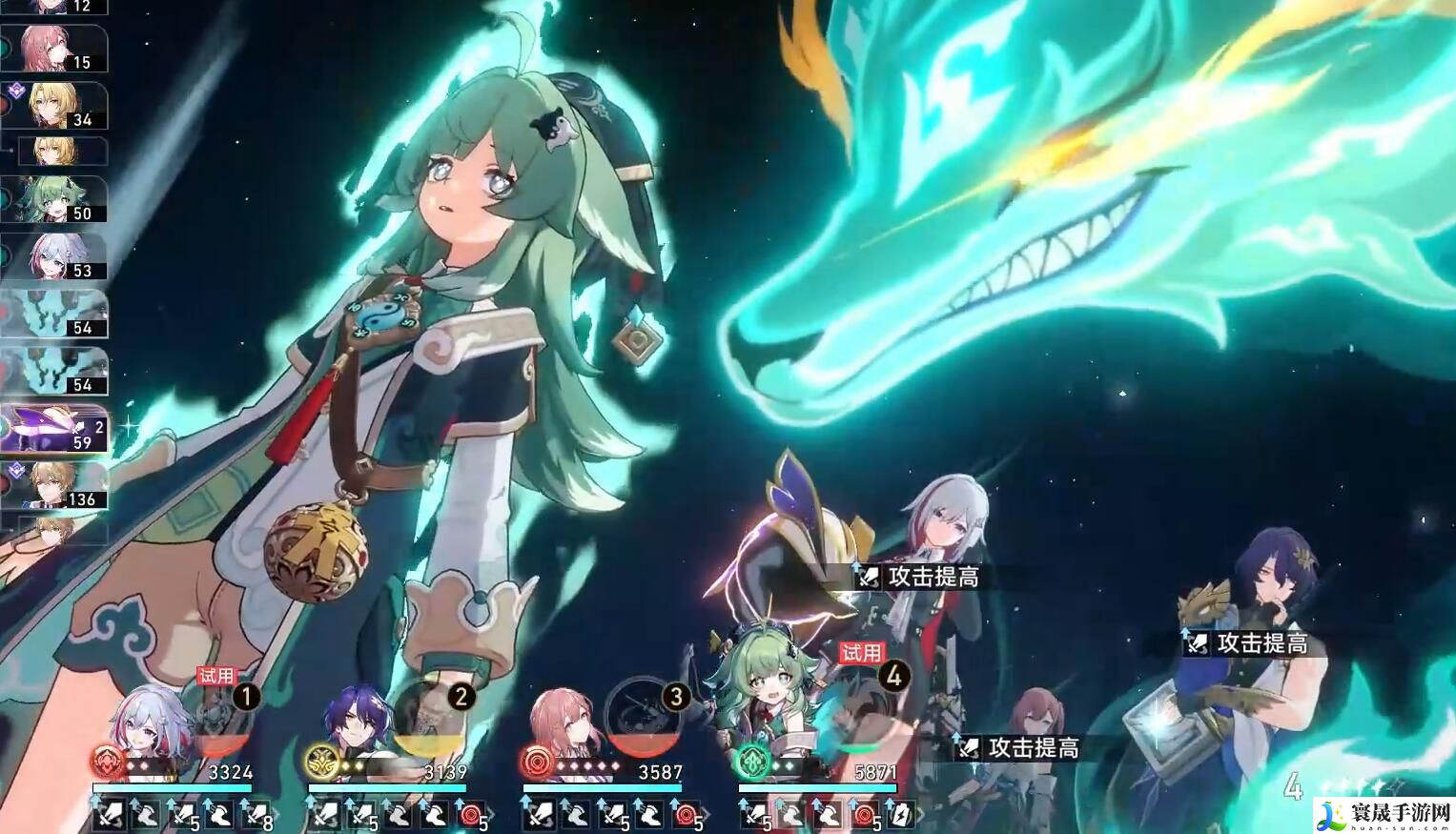Select the silver-haired party portrait with 3324 HP

(143, 724)
